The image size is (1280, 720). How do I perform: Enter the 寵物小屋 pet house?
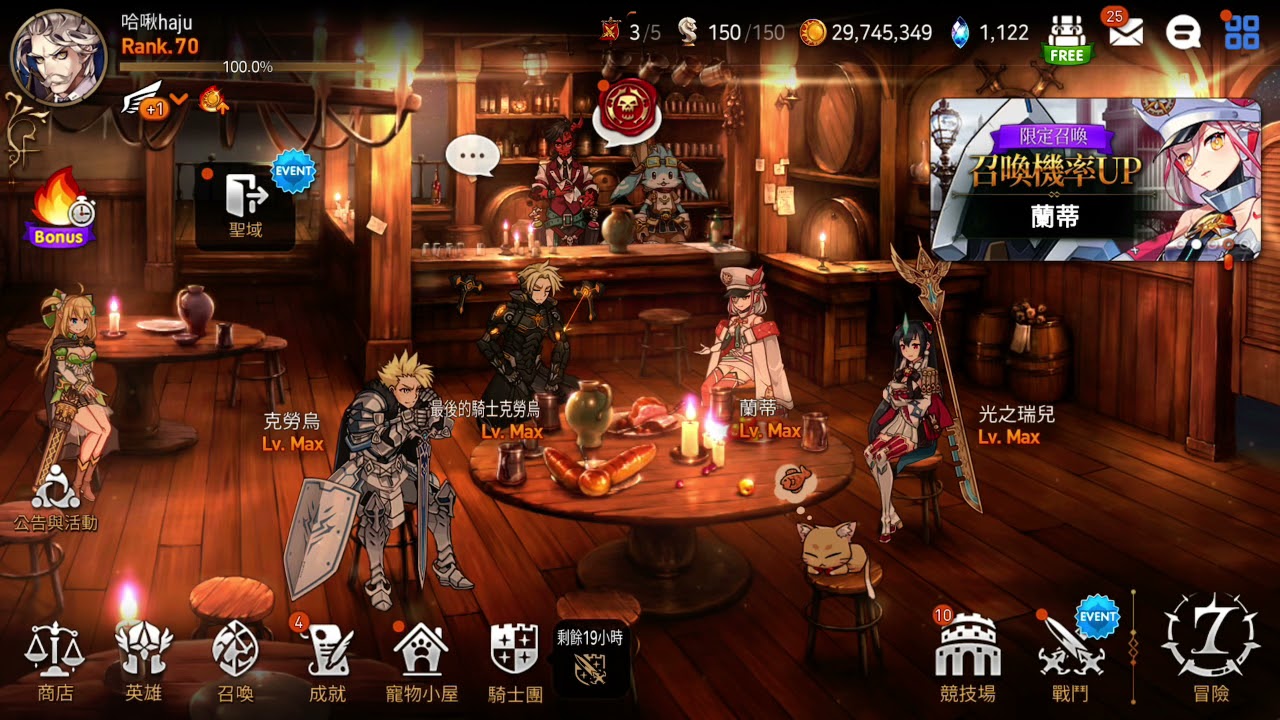coord(421,661)
